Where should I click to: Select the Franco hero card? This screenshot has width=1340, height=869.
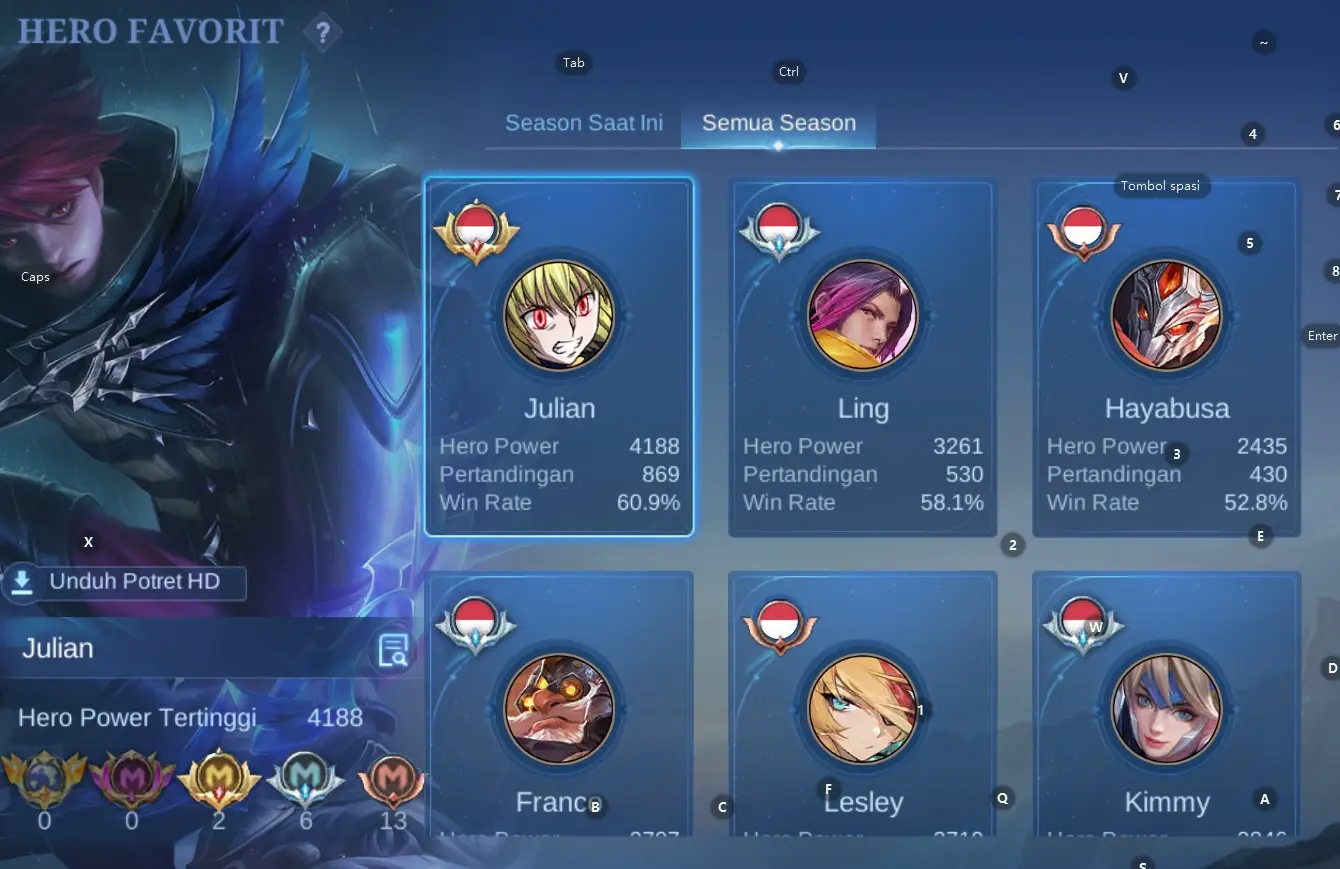559,705
